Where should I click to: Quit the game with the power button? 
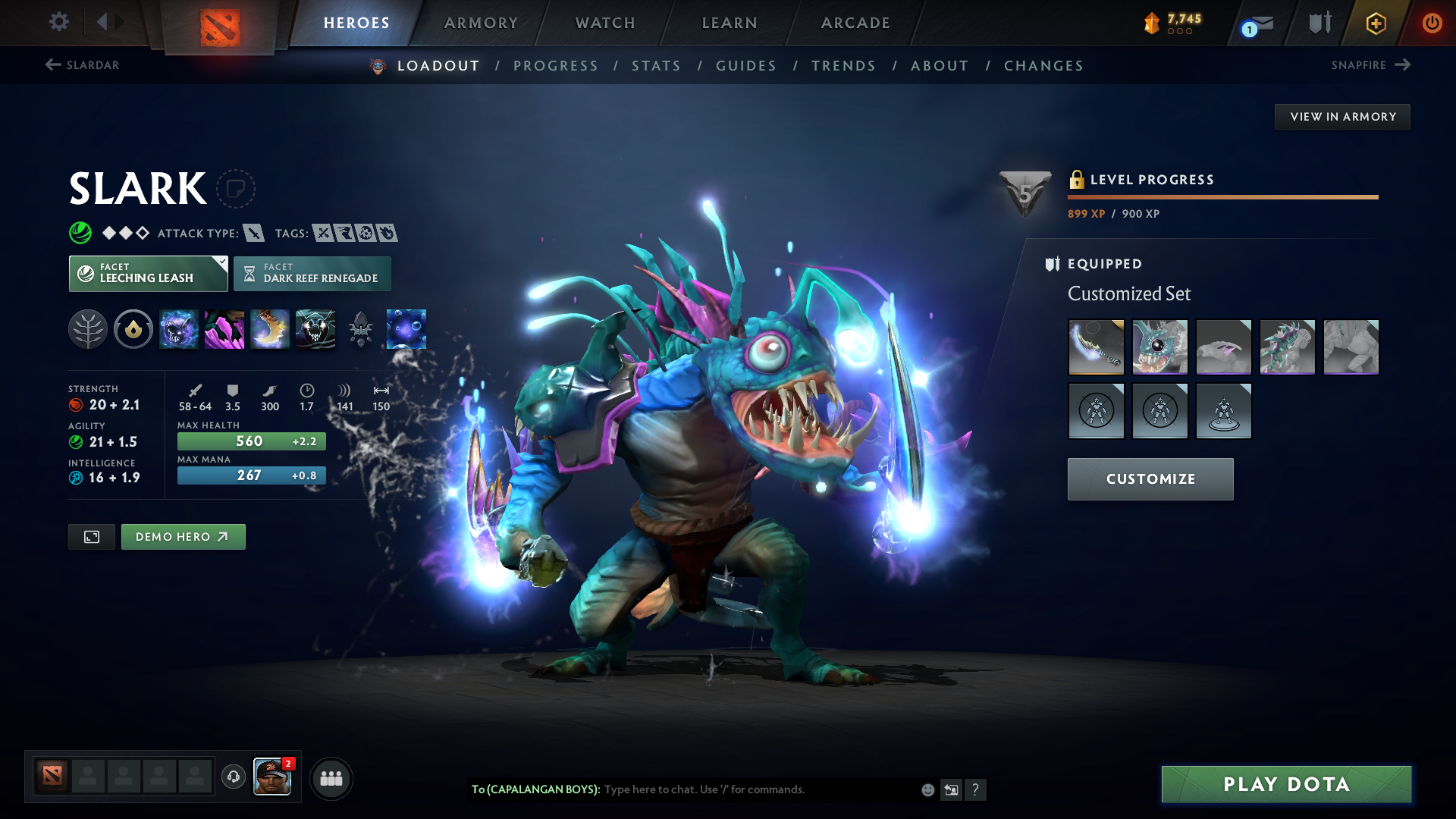(1432, 23)
